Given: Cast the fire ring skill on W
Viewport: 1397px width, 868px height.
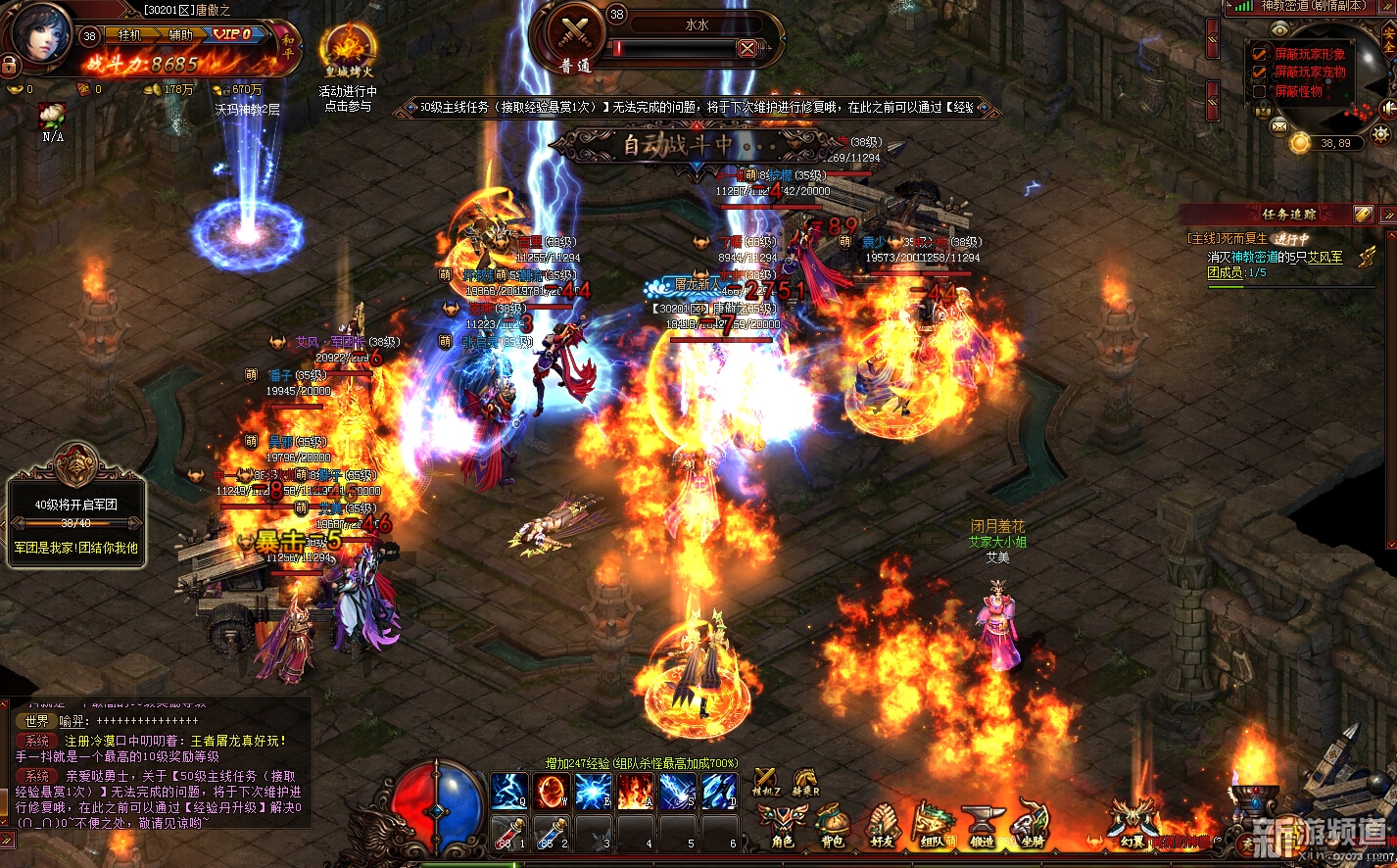Looking at the screenshot, I should coord(551,791).
